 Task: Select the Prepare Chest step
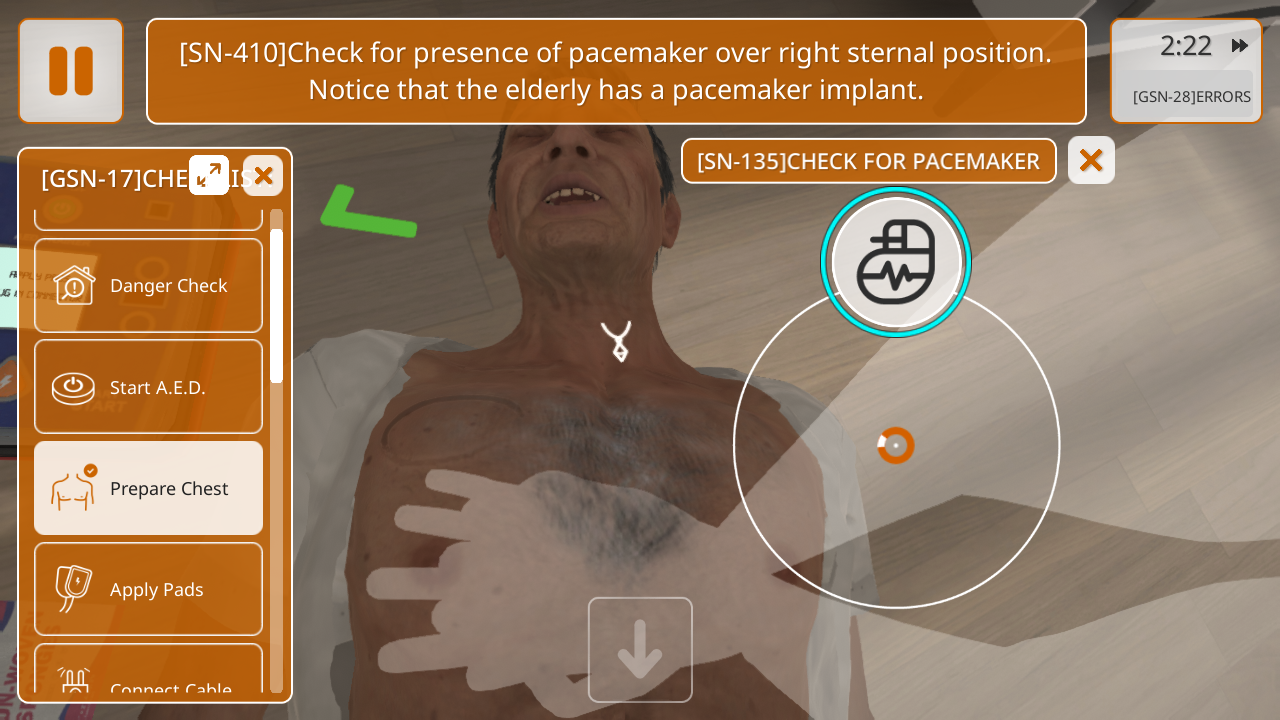point(149,488)
